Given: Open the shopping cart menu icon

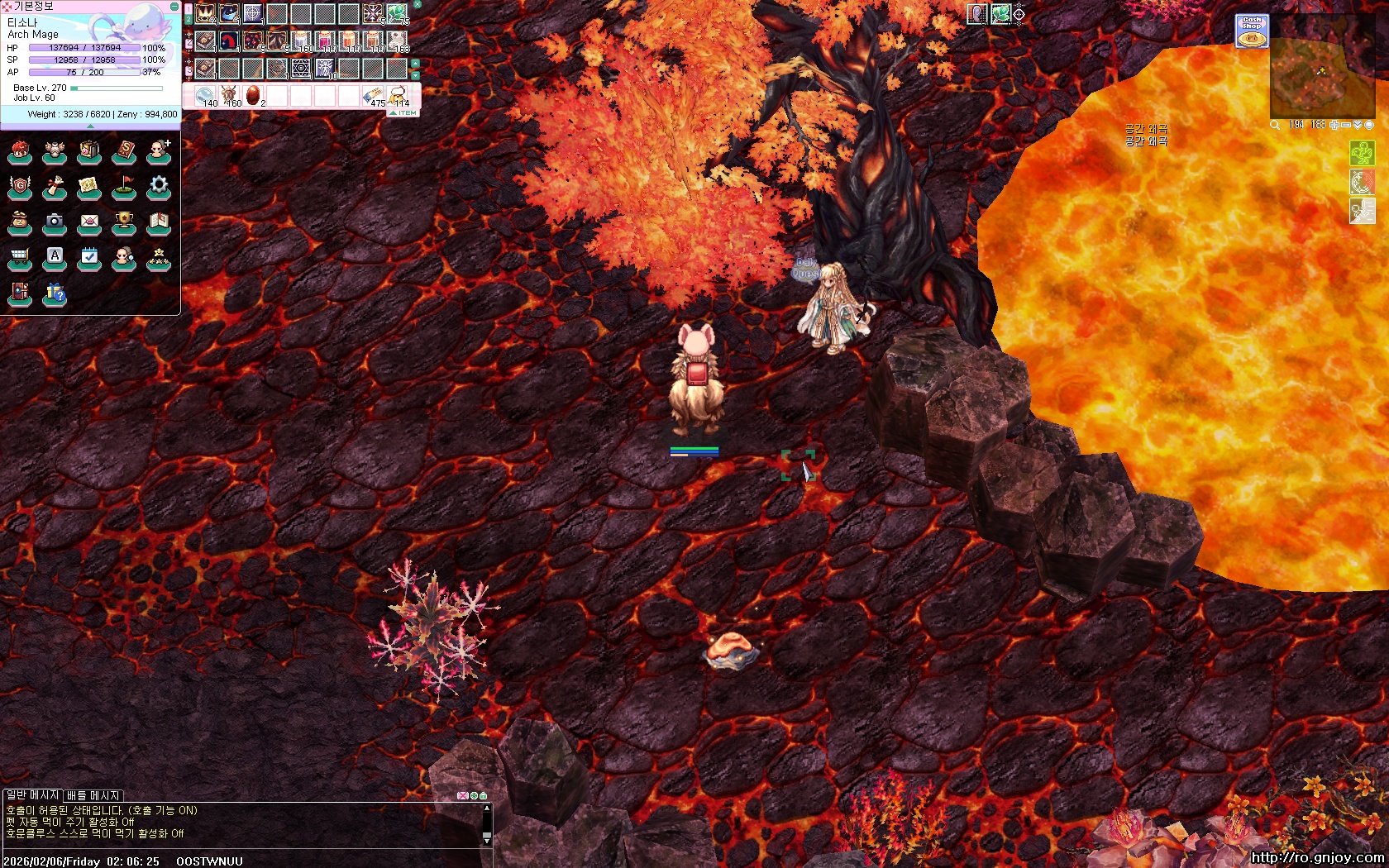Looking at the screenshot, I should click(x=20, y=258).
